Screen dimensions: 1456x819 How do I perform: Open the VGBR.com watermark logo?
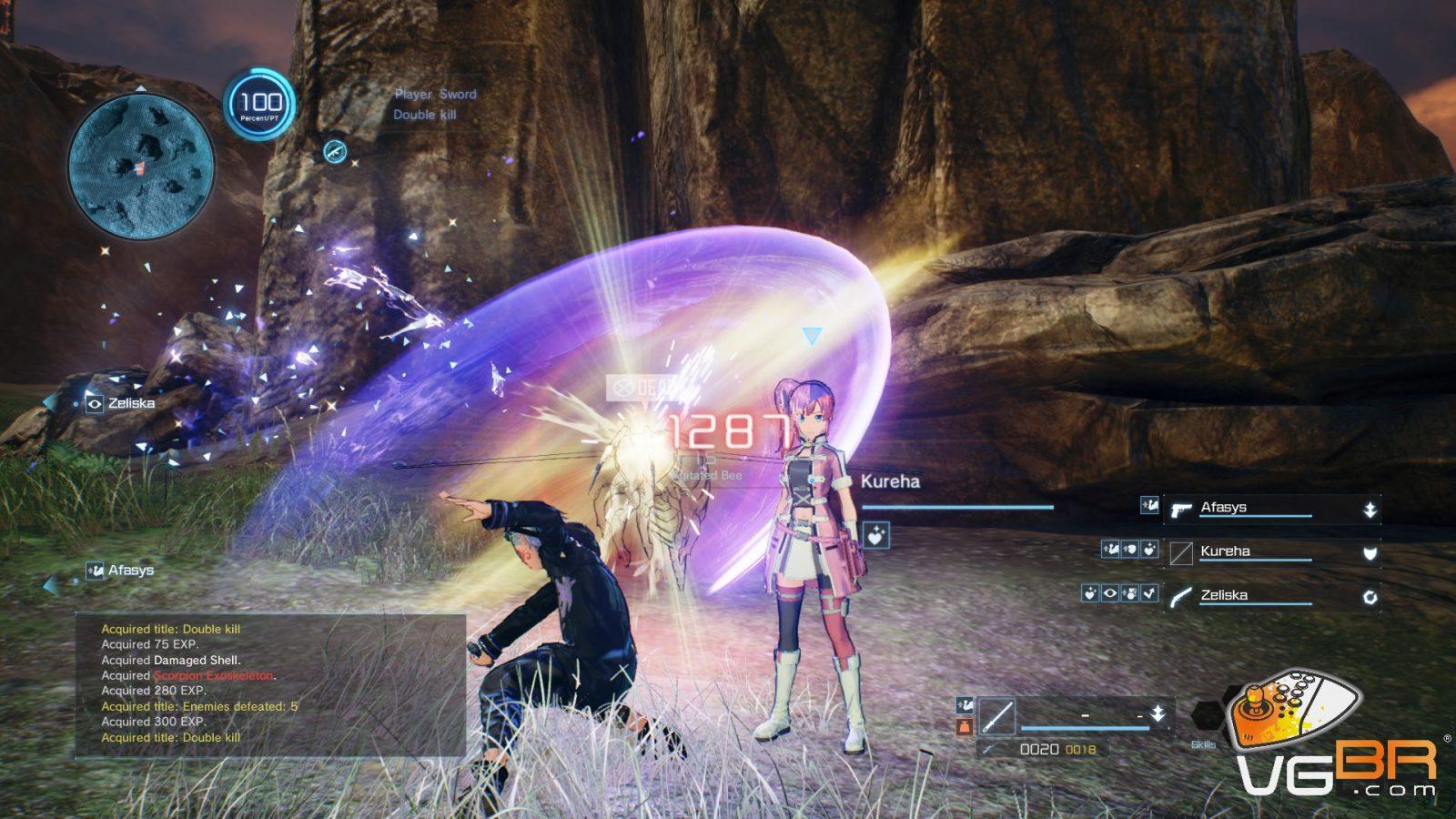click(x=1338, y=739)
